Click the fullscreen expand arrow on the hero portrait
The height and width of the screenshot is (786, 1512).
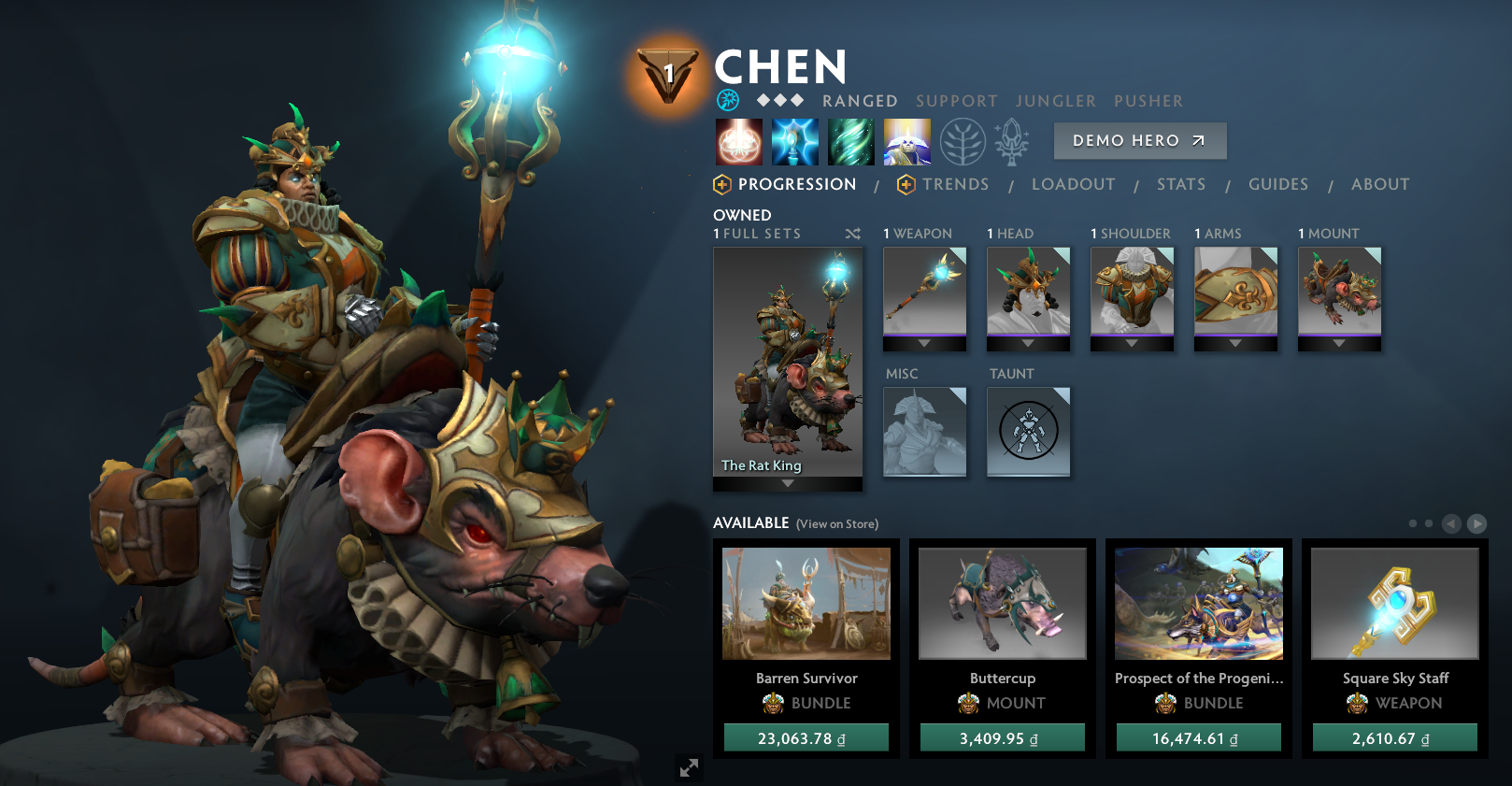point(690,768)
